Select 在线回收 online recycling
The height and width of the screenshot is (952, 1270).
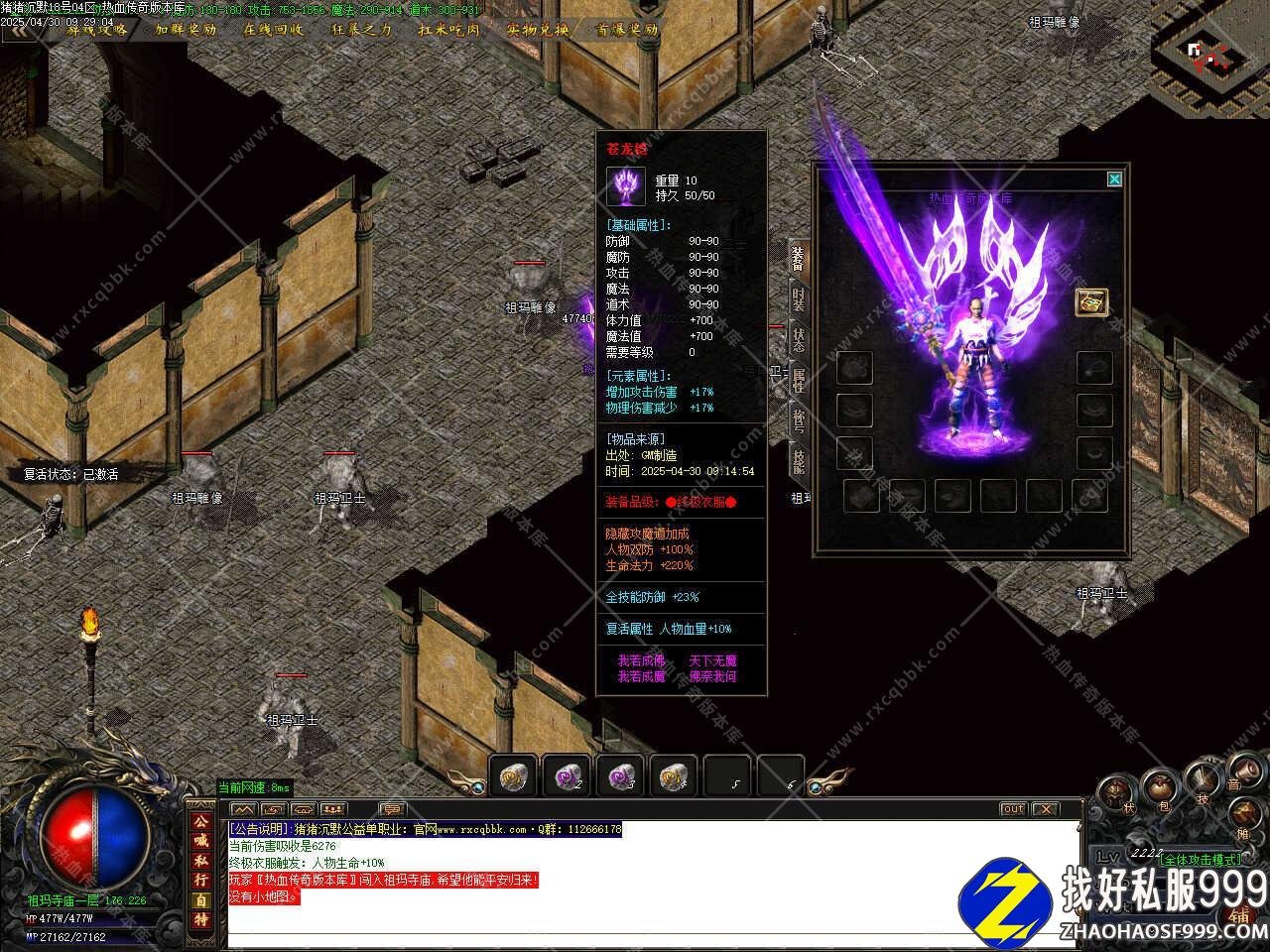pyautogui.click(x=274, y=29)
